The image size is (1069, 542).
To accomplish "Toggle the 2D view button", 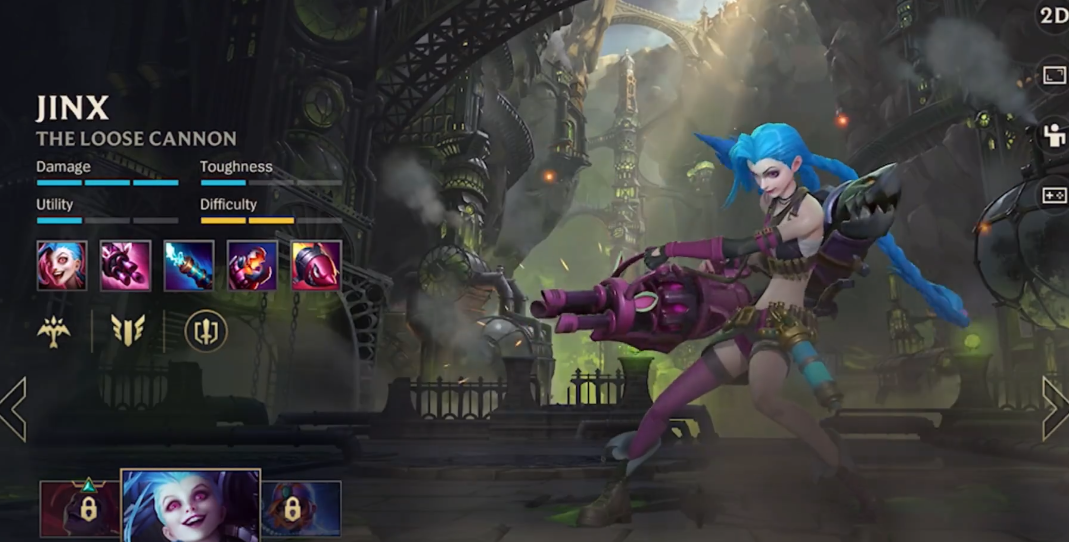I will click(1053, 16).
